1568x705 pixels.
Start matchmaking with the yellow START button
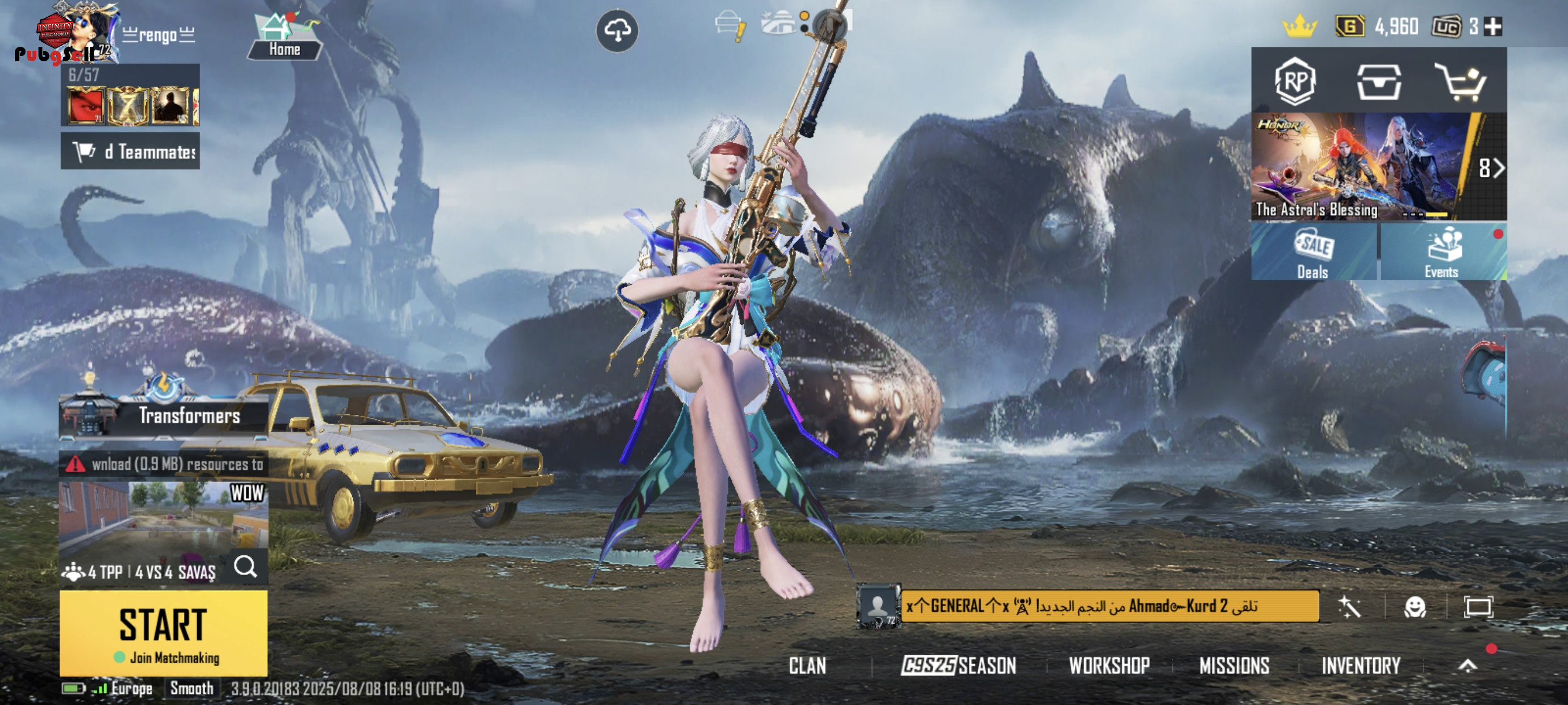163,633
